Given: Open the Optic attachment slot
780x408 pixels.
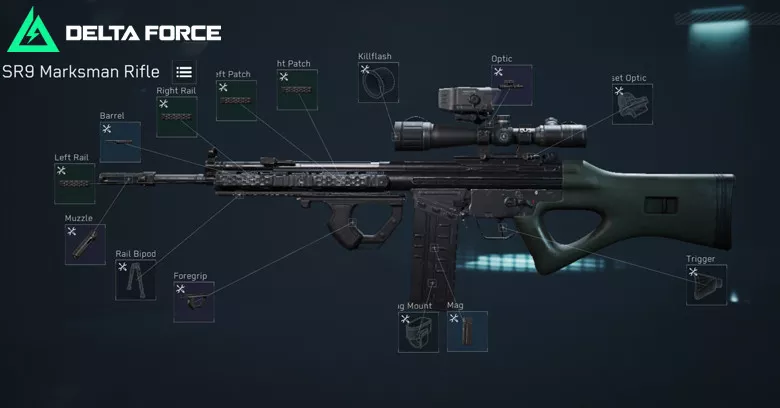Looking at the screenshot, I should click(511, 85).
